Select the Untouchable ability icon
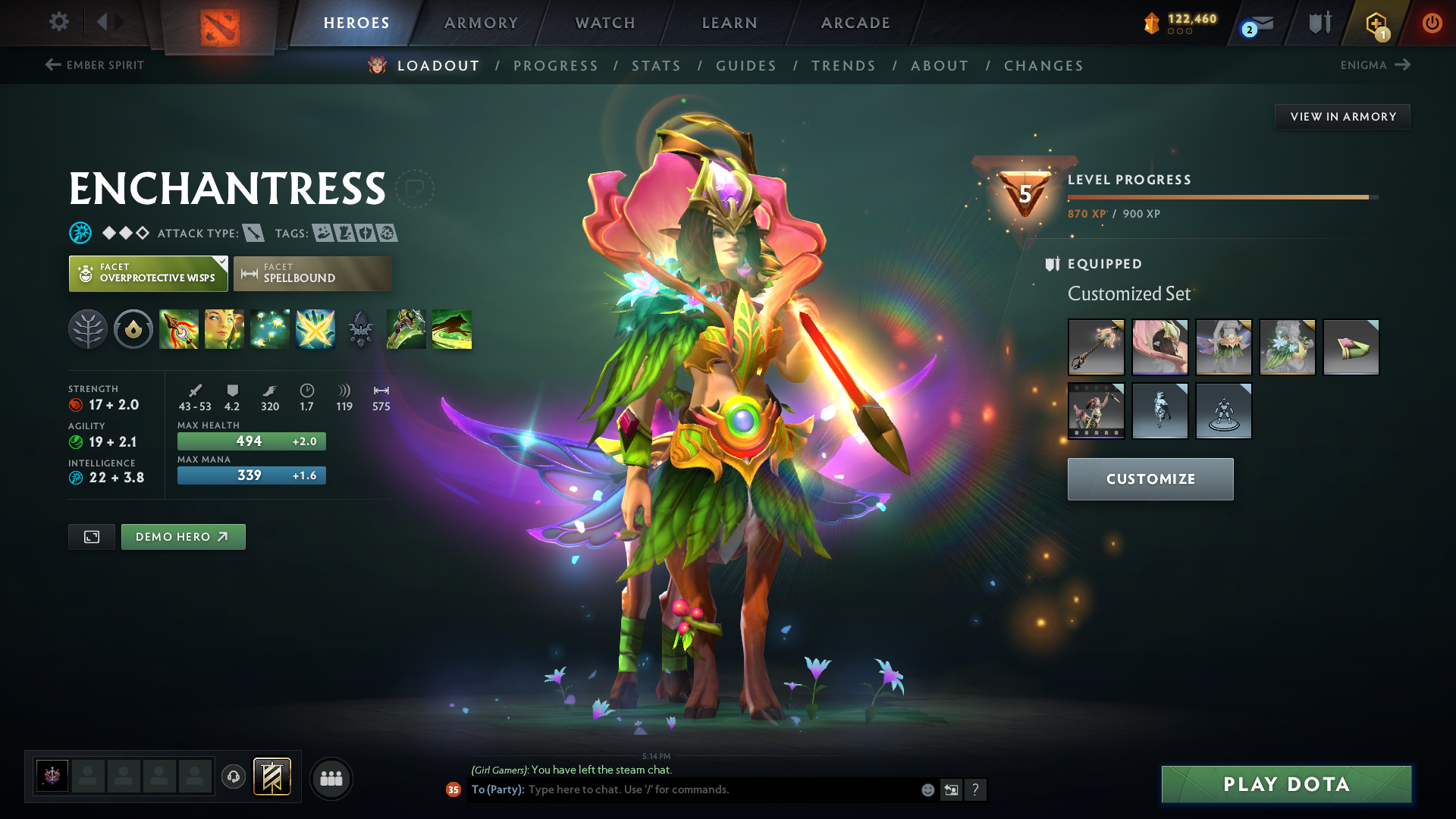The height and width of the screenshot is (819, 1456). (315, 329)
